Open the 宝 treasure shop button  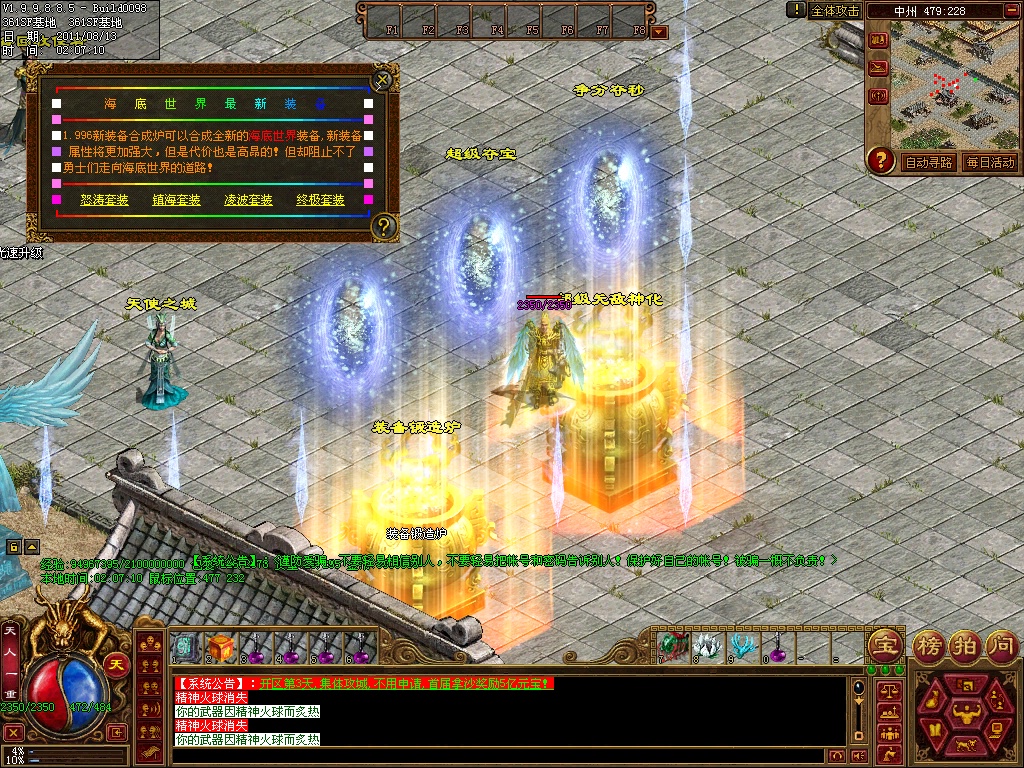[884, 645]
